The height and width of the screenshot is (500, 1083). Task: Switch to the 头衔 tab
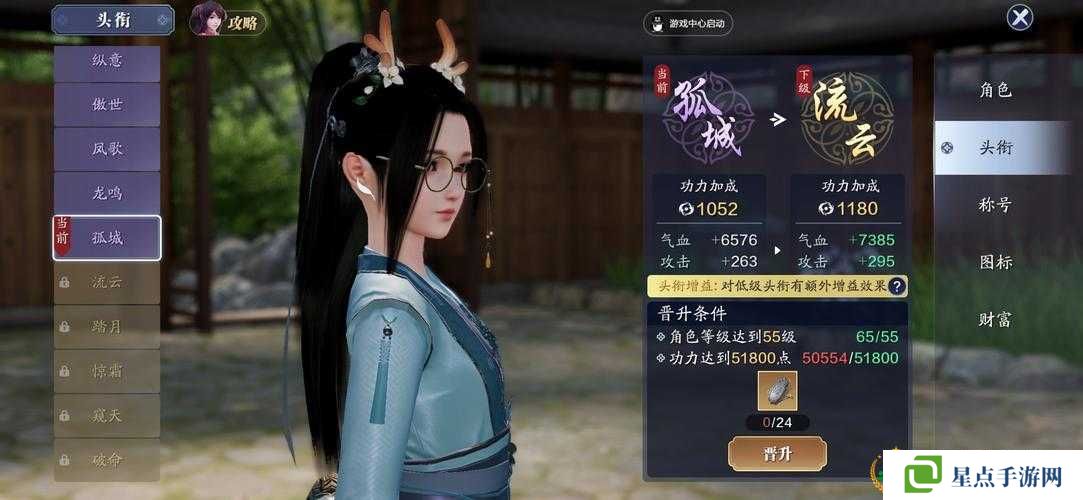pyautogui.click(x=995, y=148)
